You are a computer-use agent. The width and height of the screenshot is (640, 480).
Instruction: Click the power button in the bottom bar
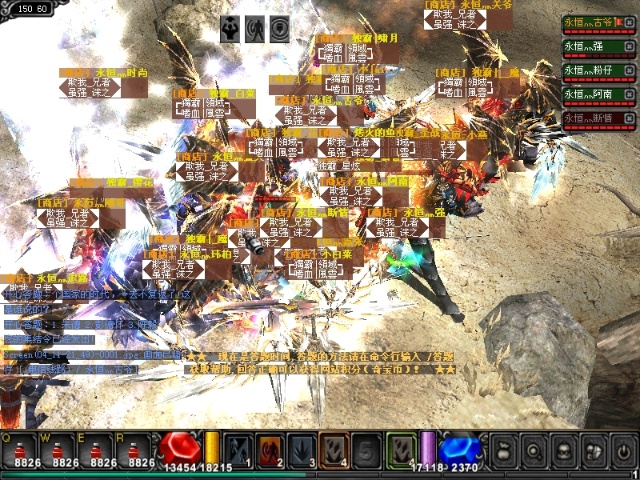point(623,450)
